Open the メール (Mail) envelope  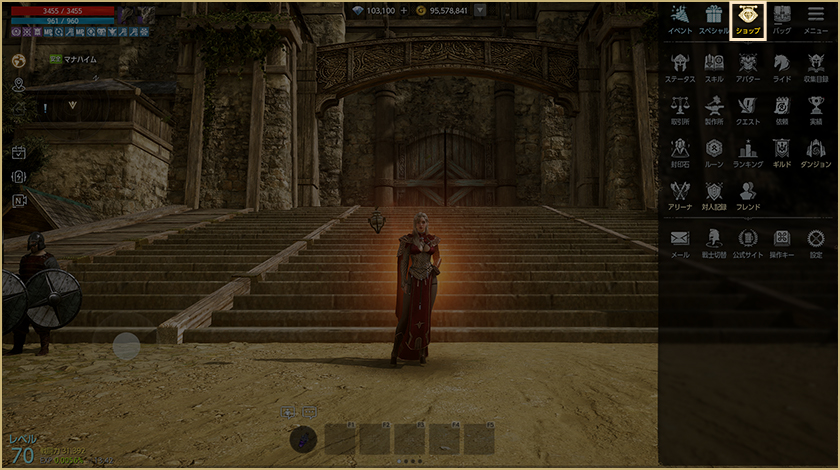click(680, 243)
